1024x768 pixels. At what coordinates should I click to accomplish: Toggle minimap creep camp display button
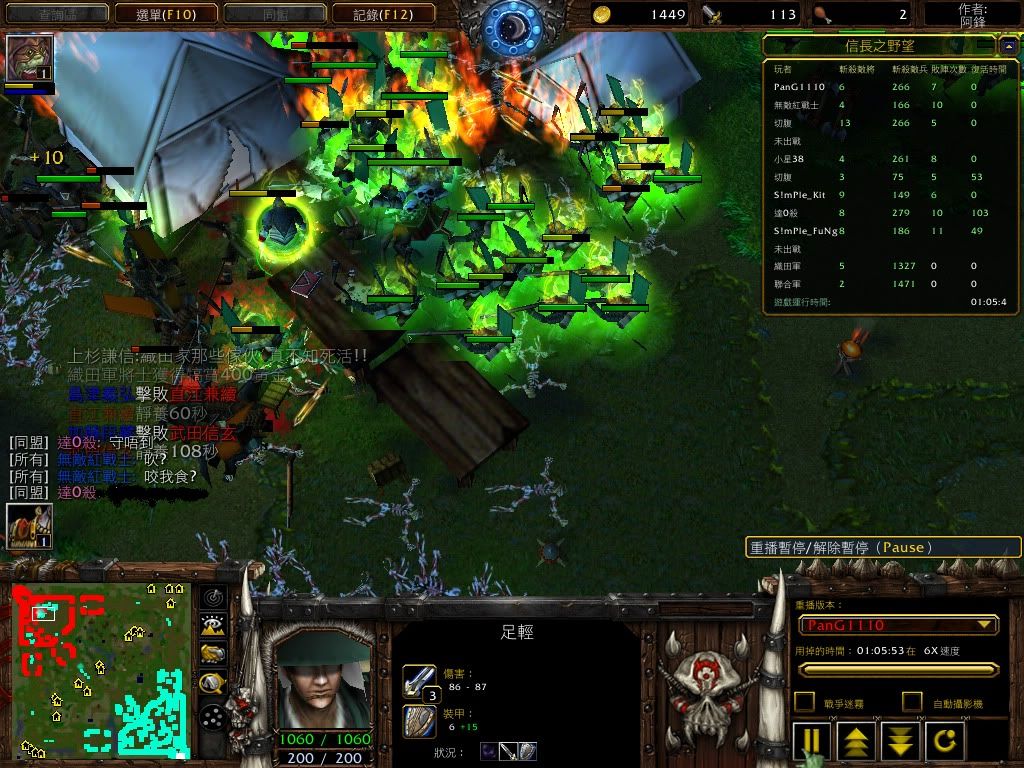(x=212, y=683)
